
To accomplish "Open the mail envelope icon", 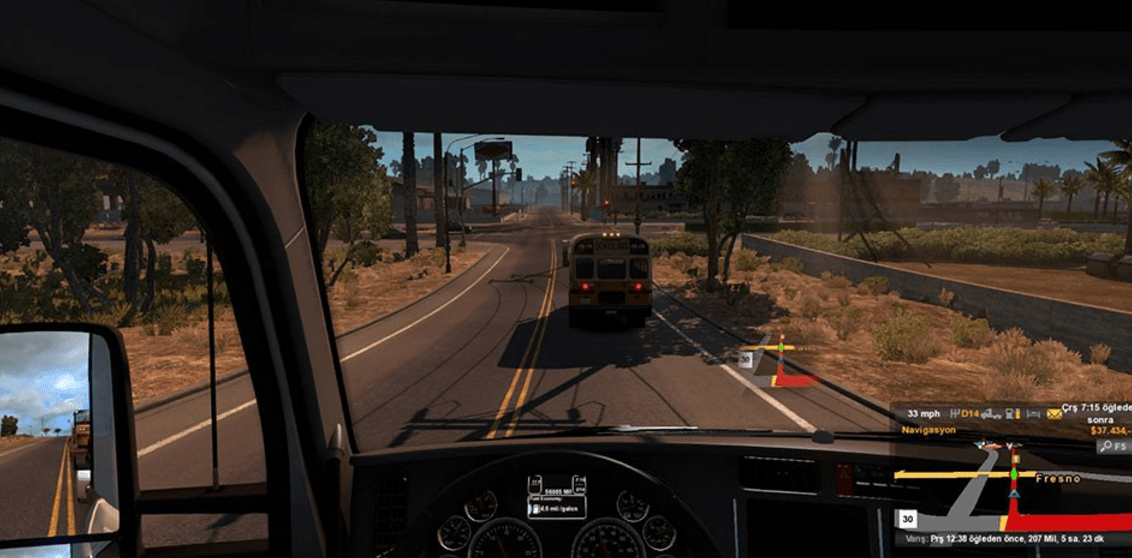I will pyautogui.click(x=1054, y=414).
